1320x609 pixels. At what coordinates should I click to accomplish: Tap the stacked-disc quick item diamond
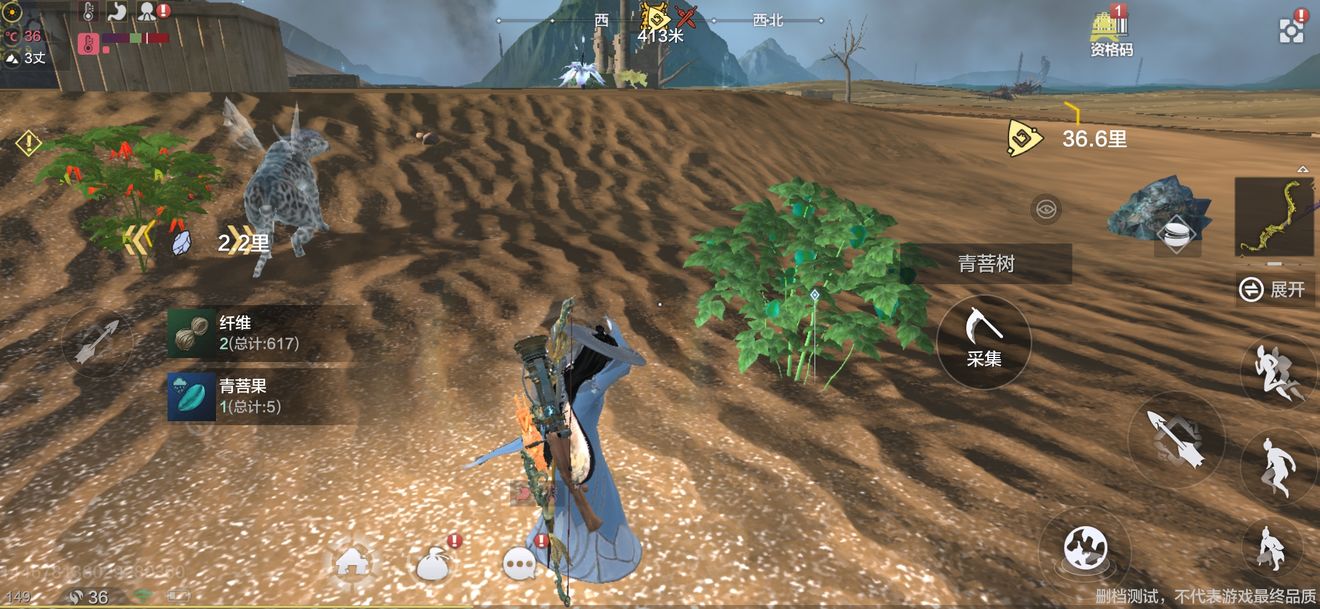click(x=1177, y=234)
